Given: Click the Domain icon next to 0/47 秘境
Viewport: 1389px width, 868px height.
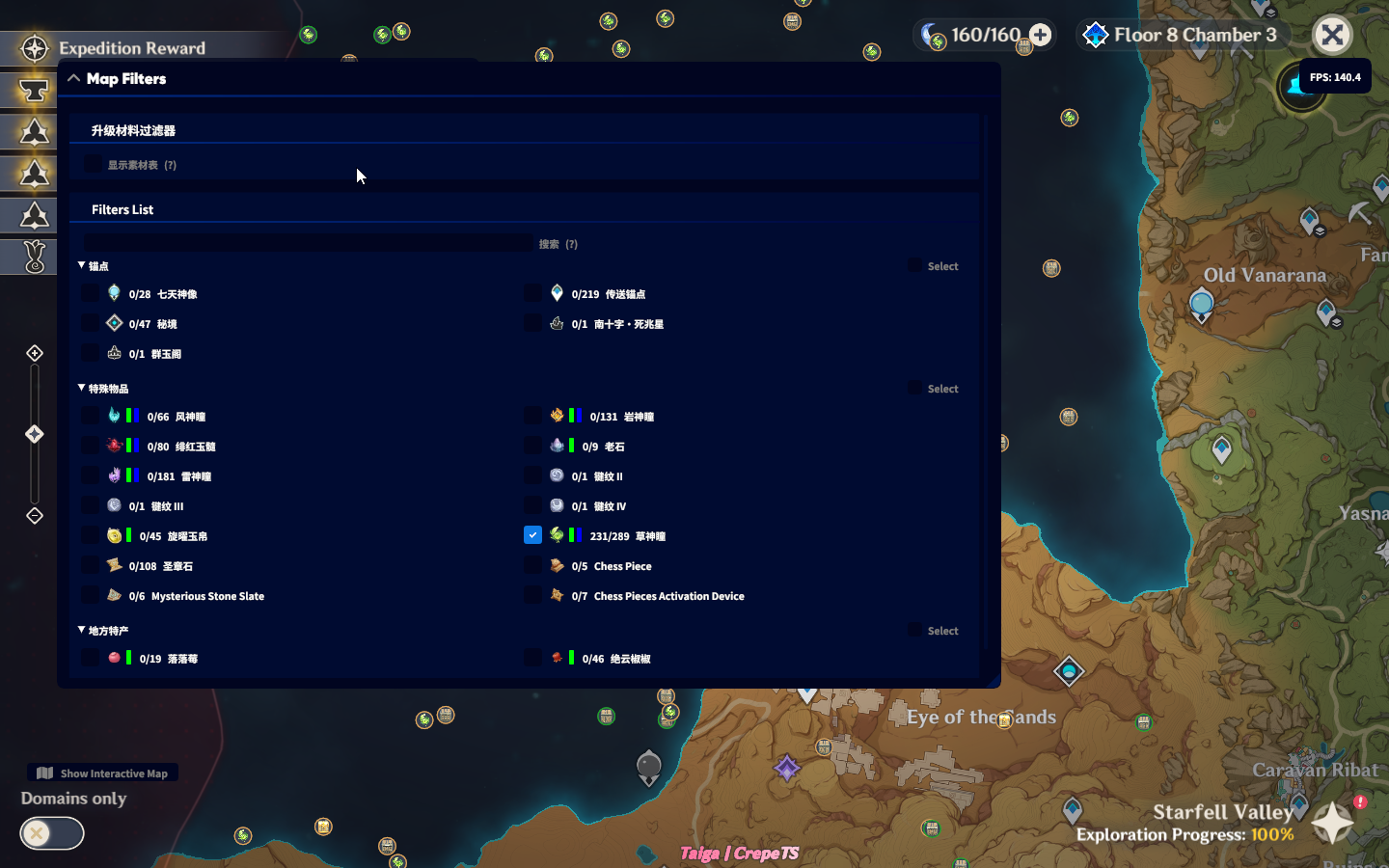Looking at the screenshot, I should (115, 322).
